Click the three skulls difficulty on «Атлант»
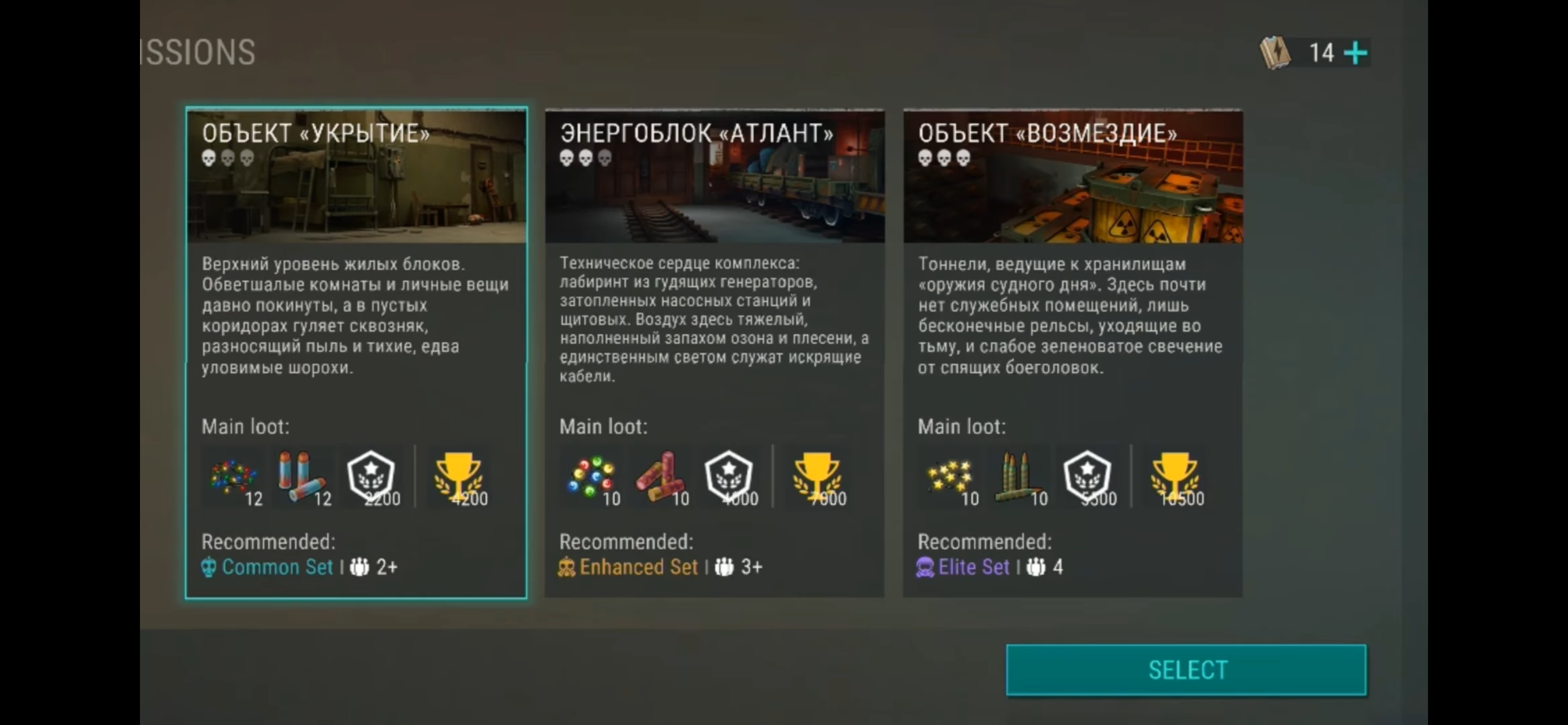This screenshot has height=725, width=1568. (586, 159)
